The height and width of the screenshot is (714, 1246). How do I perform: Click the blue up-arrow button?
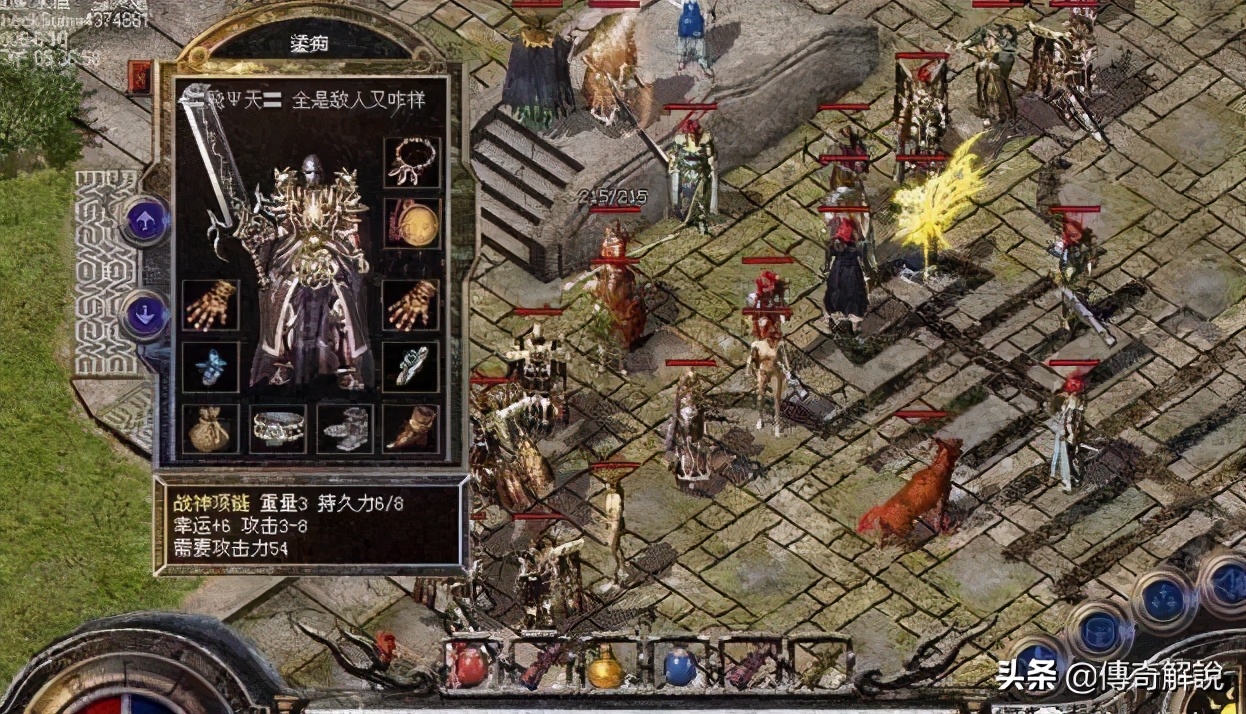[145, 220]
